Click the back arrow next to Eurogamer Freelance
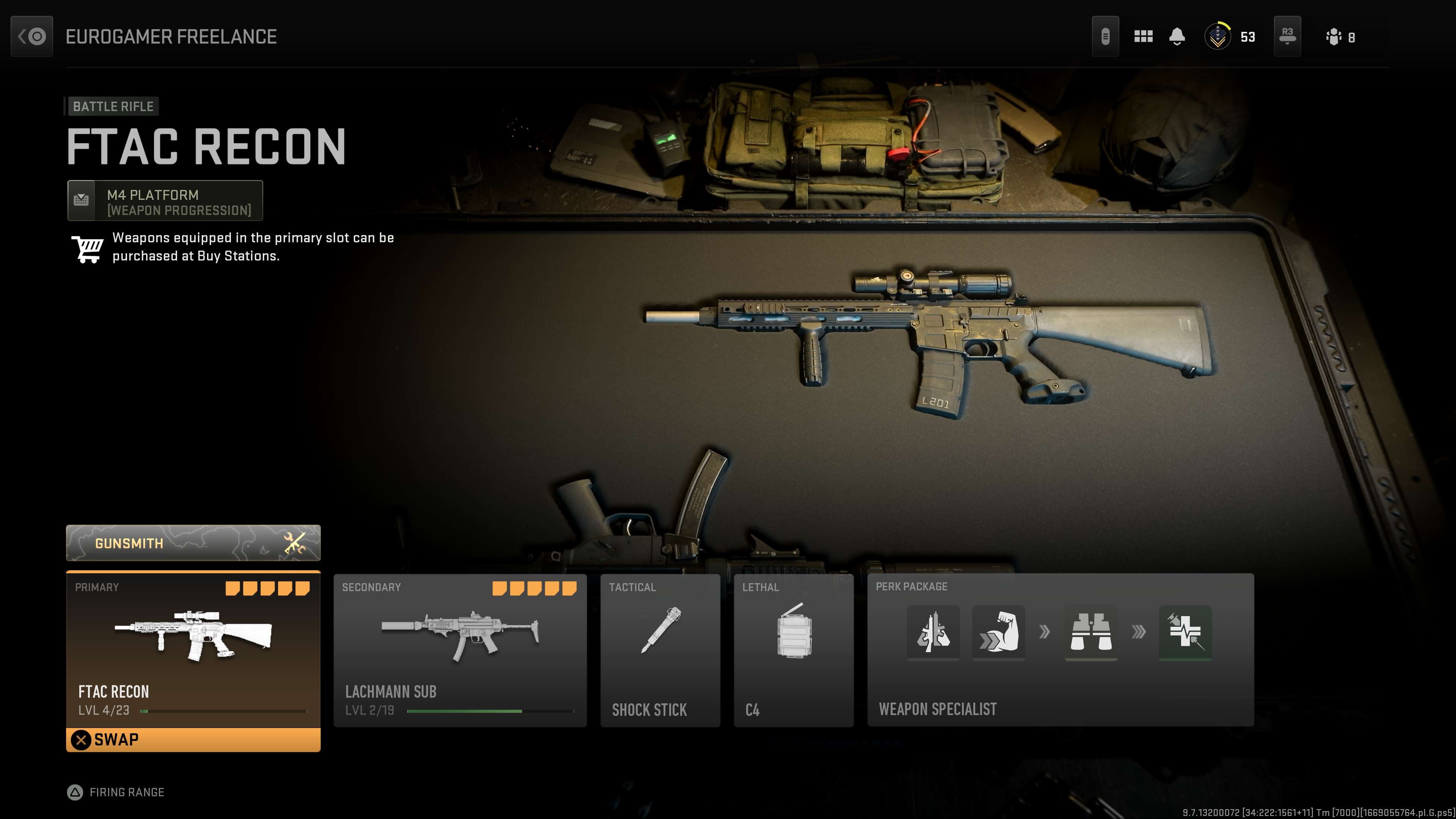 coord(31,36)
